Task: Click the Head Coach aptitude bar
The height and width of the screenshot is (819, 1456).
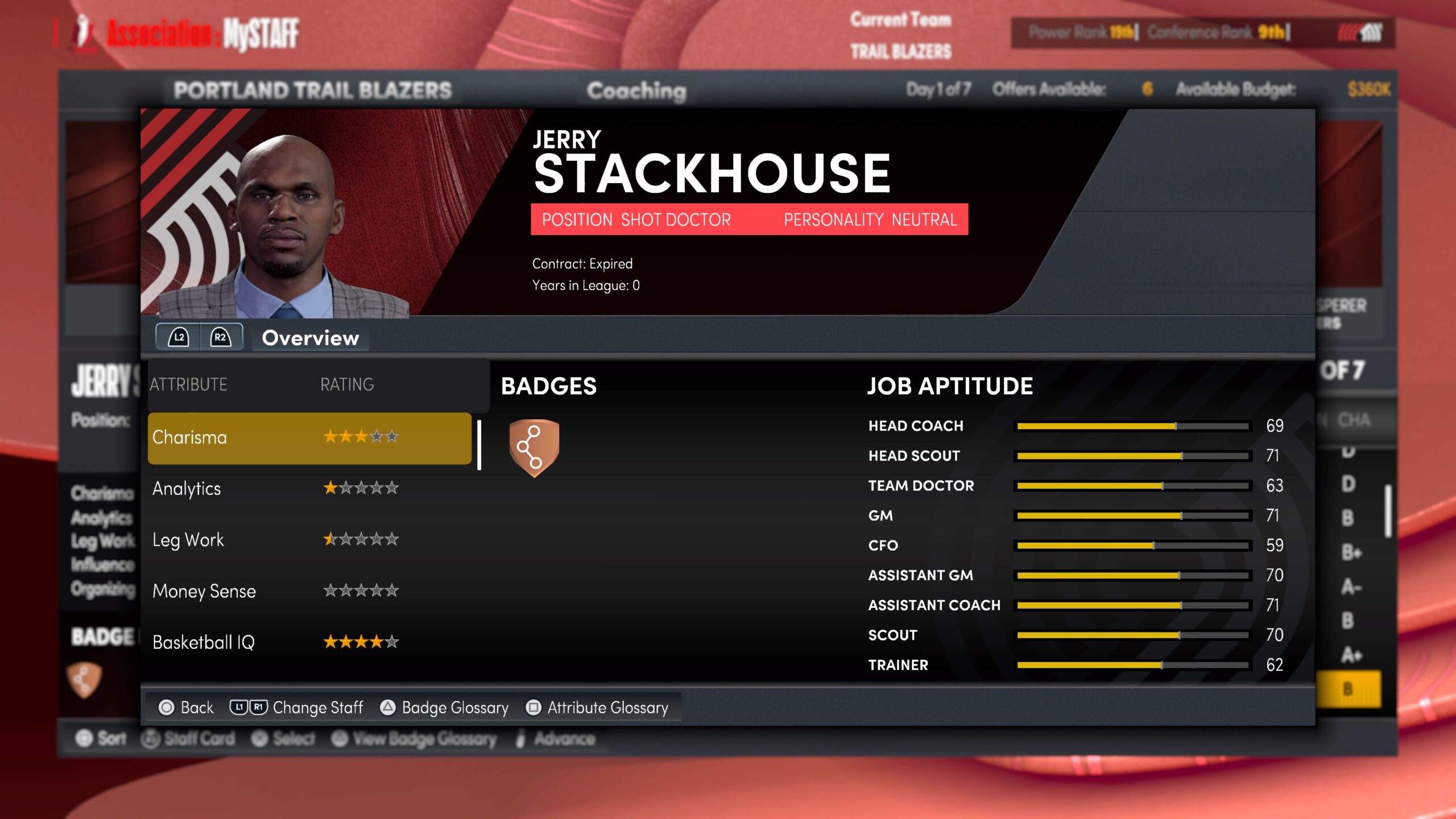Action: [1132, 425]
